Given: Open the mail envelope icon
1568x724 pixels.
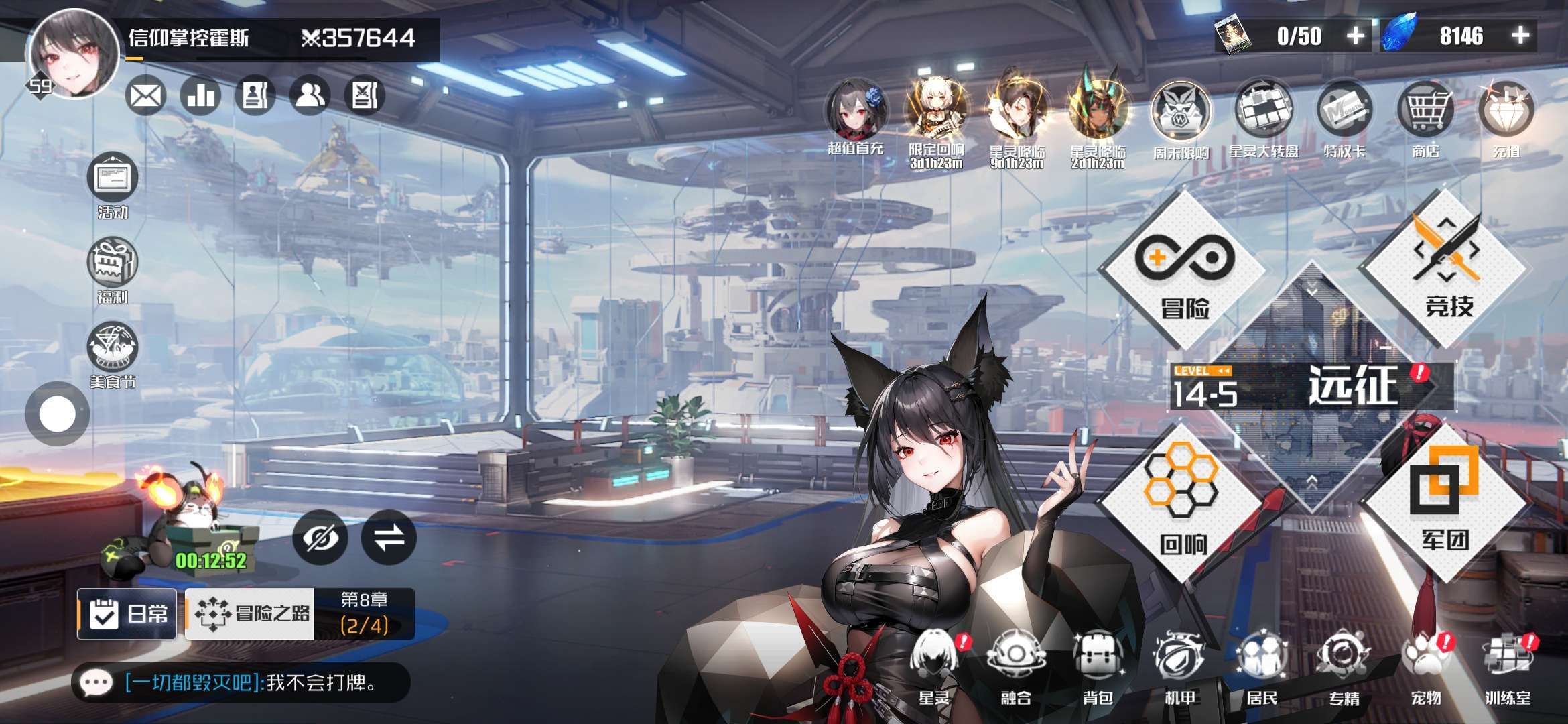Looking at the screenshot, I should 145,96.
